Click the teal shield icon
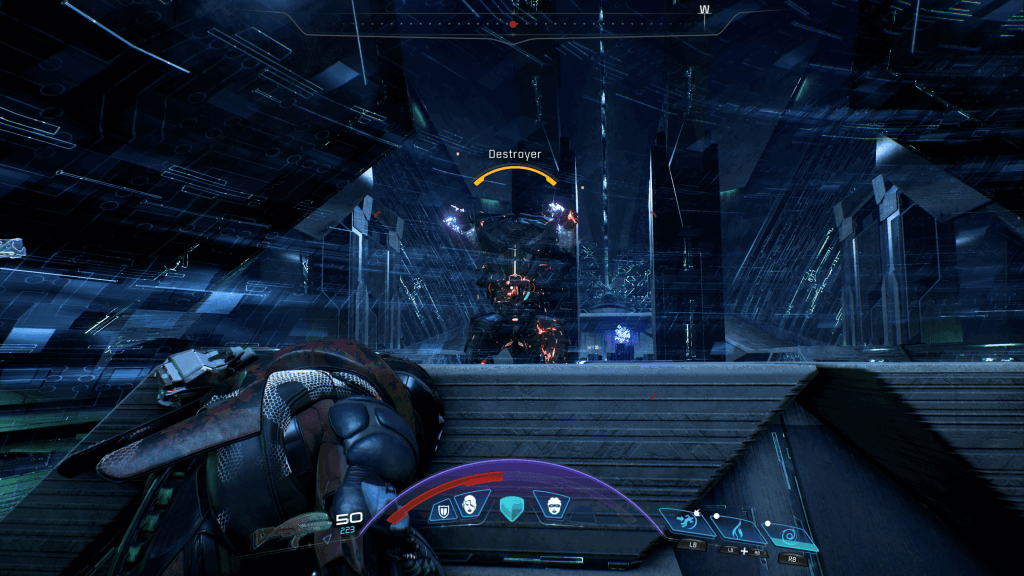The width and height of the screenshot is (1024, 576). (510, 507)
